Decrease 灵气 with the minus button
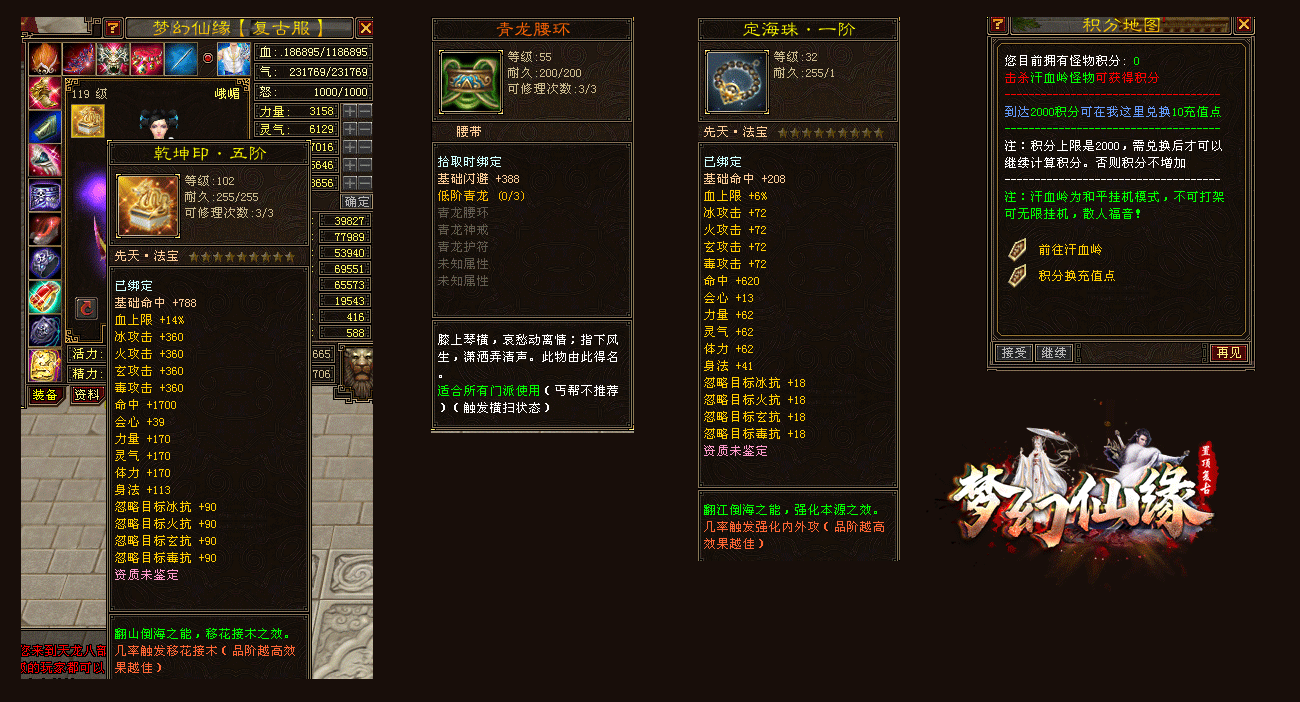This screenshot has width=1300, height=702. point(365,129)
